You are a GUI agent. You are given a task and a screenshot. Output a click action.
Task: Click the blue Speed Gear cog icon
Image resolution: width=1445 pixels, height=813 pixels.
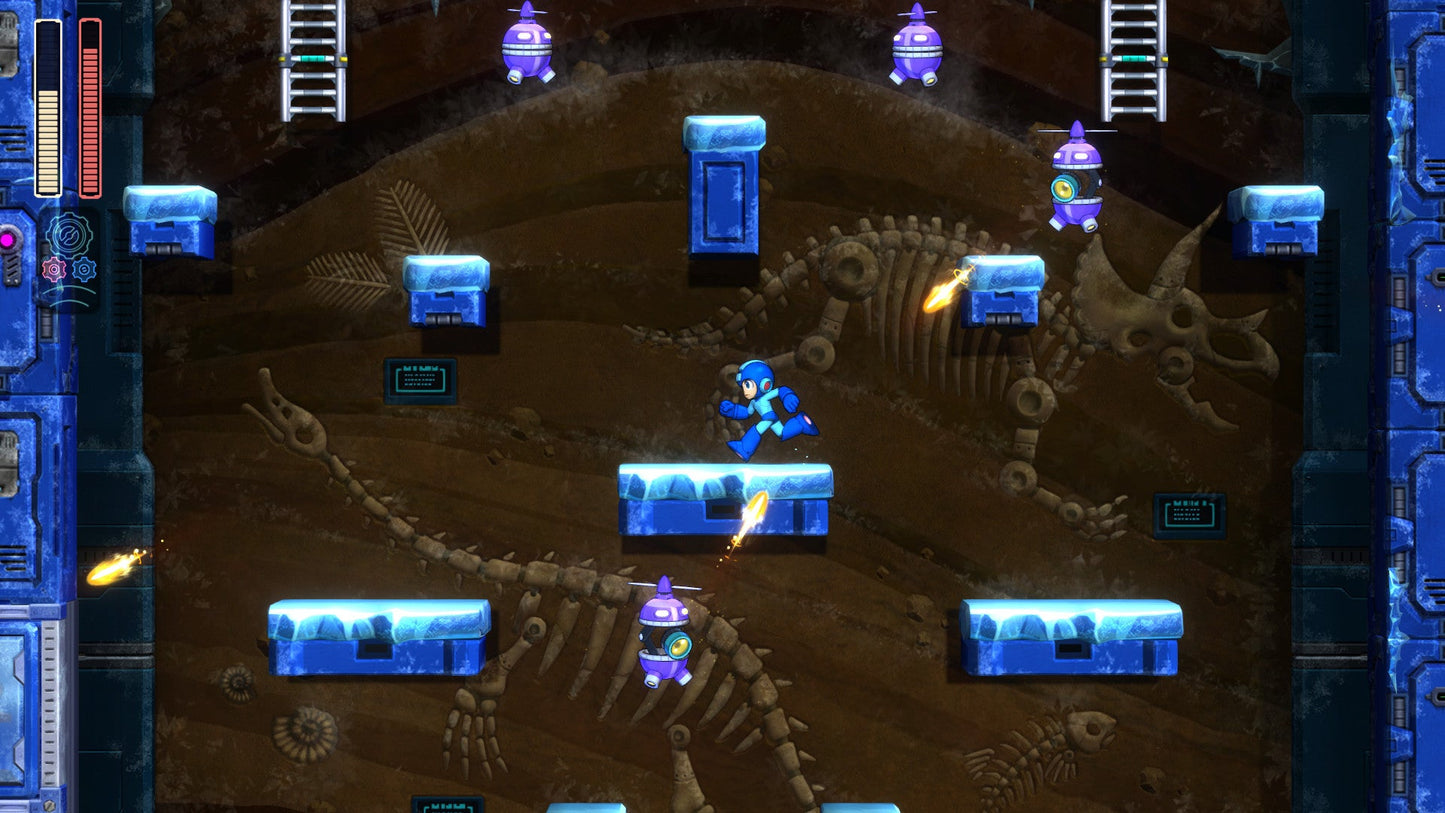tap(84, 270)
